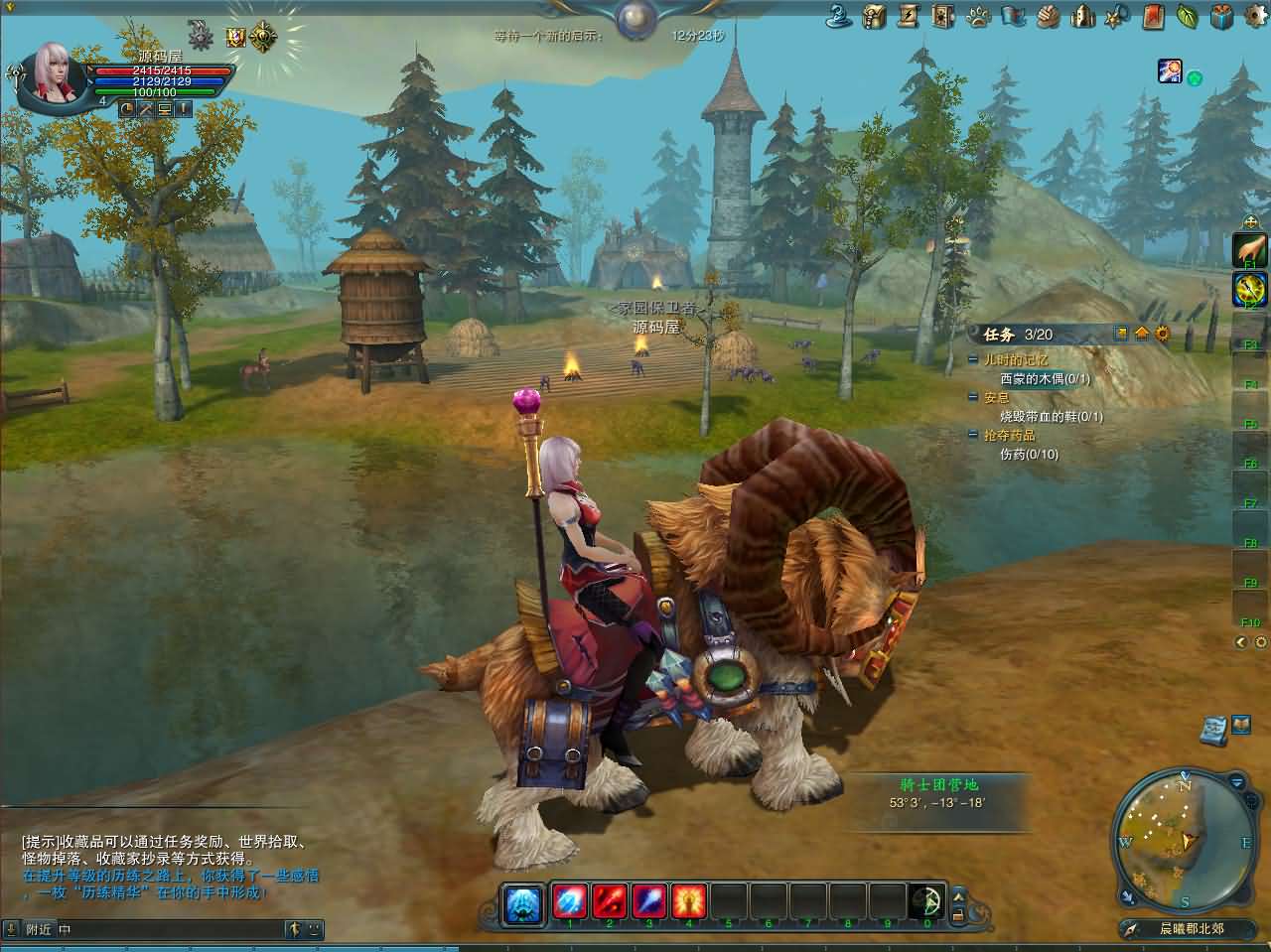The image size is (1271, 952).
Task: Select the bow icon in hotbar slot 0
Action: (927, 900)
